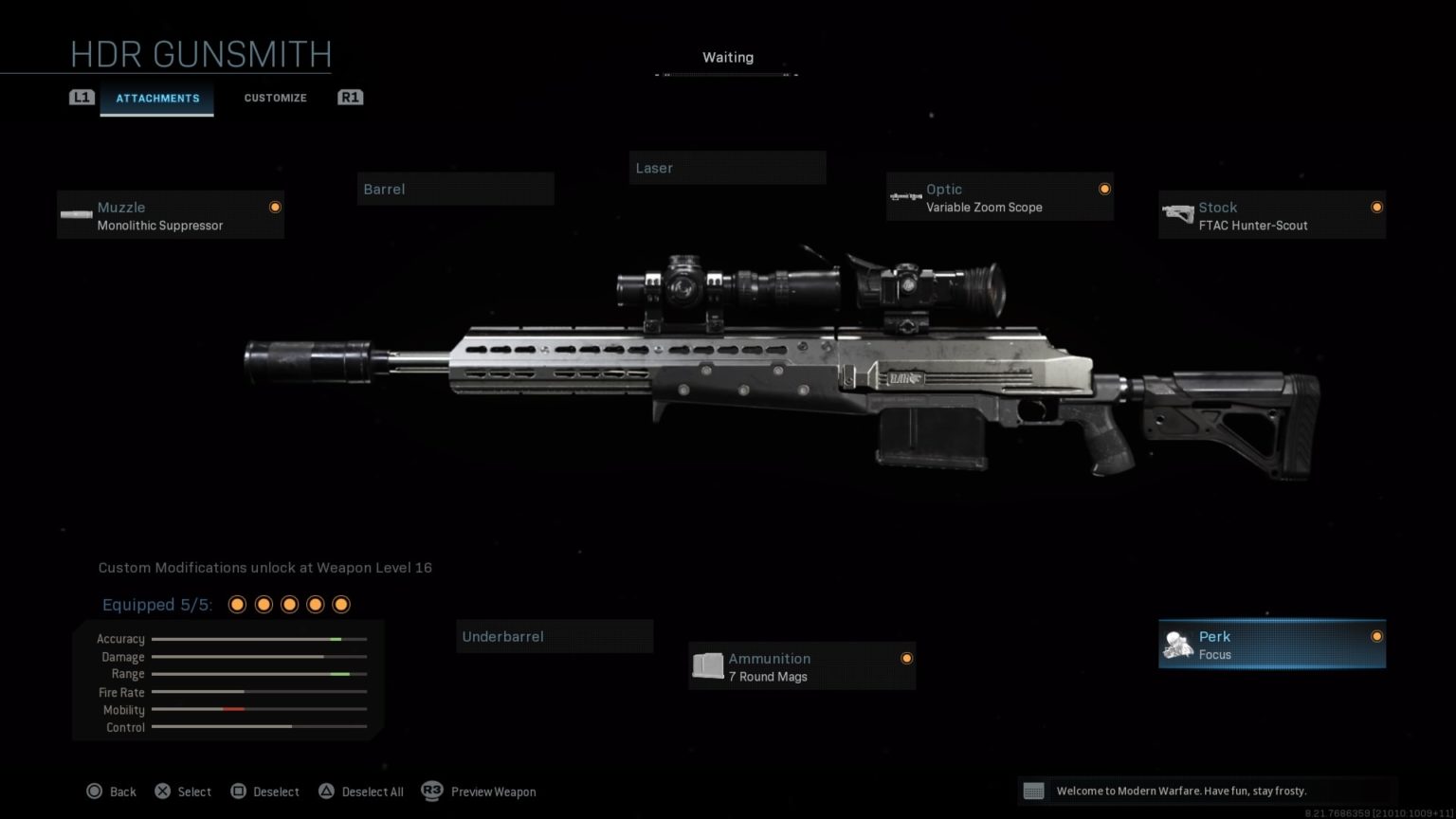
Task: Click the L1 shoulder button indicator
Action: click(x=82, y=97)
